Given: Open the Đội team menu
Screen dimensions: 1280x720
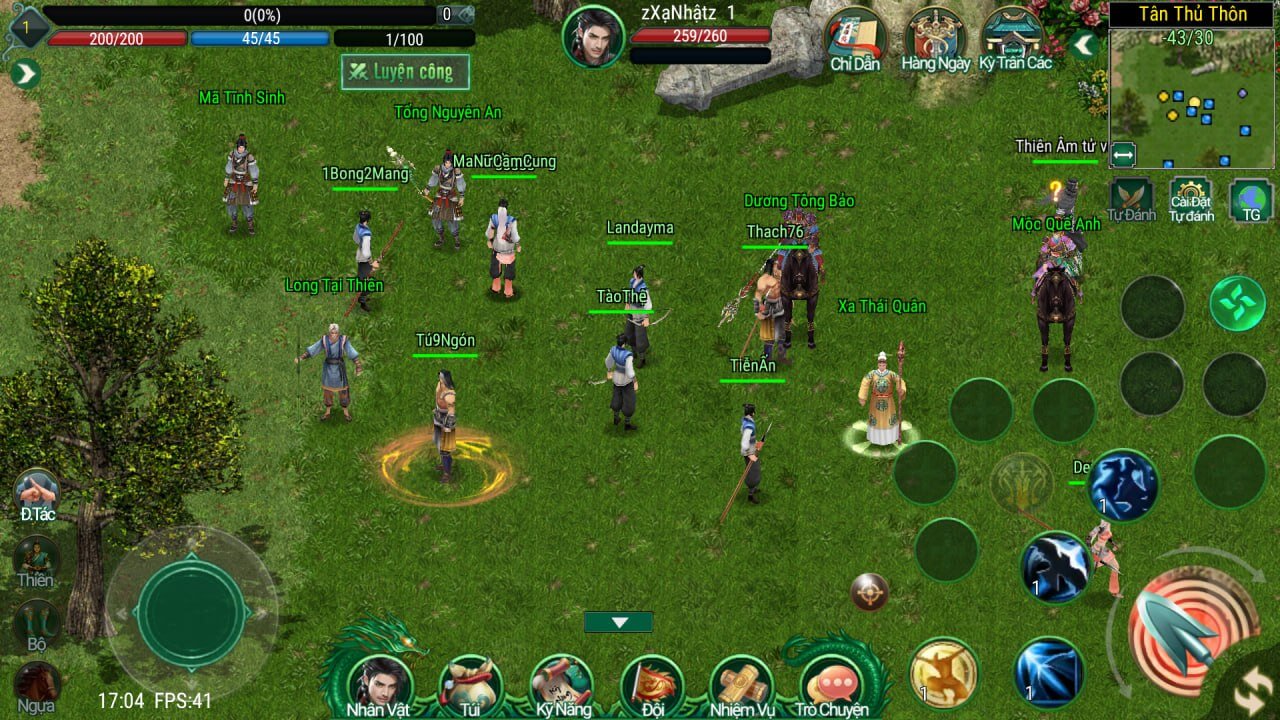Looking at the screenshot, I should [652, 683].
